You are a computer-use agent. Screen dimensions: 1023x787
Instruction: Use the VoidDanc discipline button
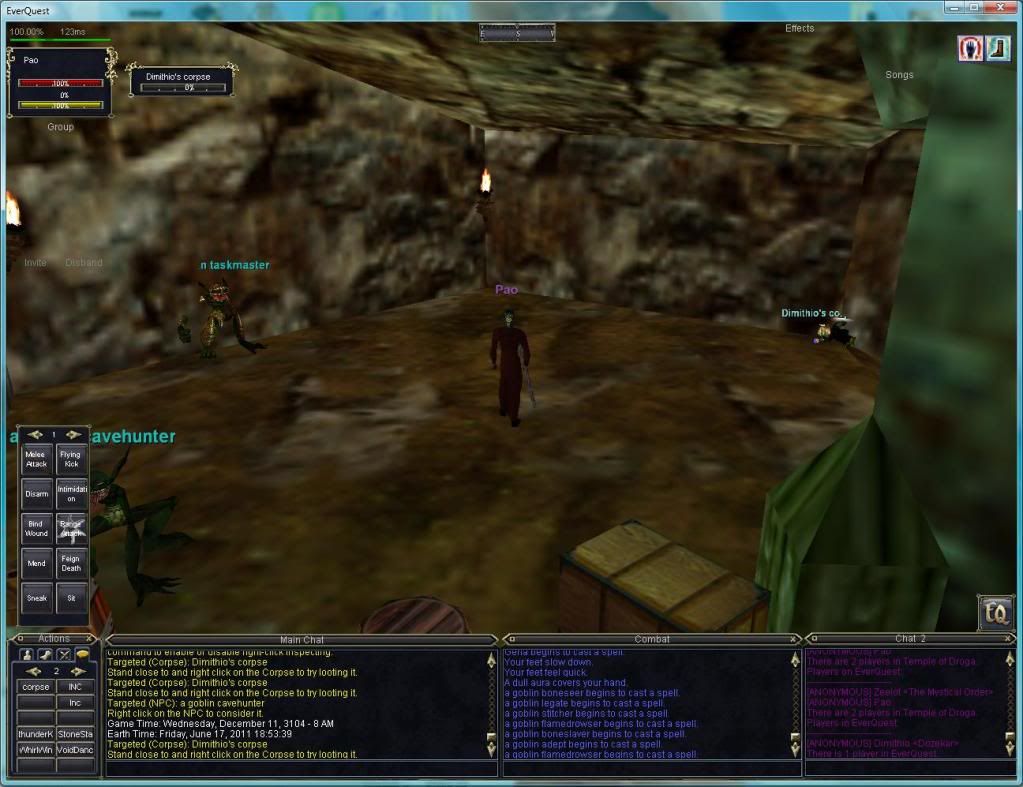(x=75, y=749)
